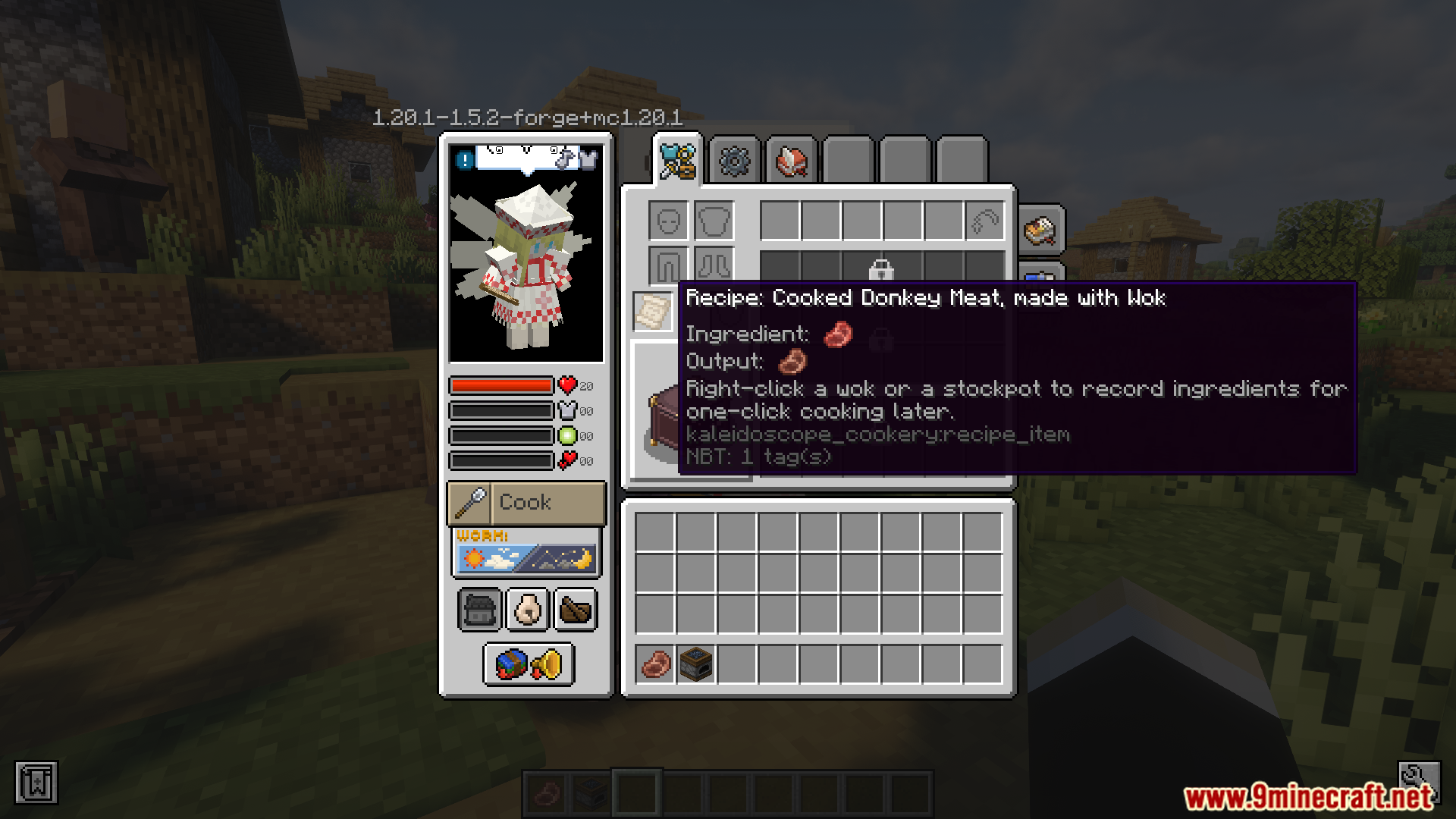
Task: Click the brown saddle icon button
Action: [575, 609]
